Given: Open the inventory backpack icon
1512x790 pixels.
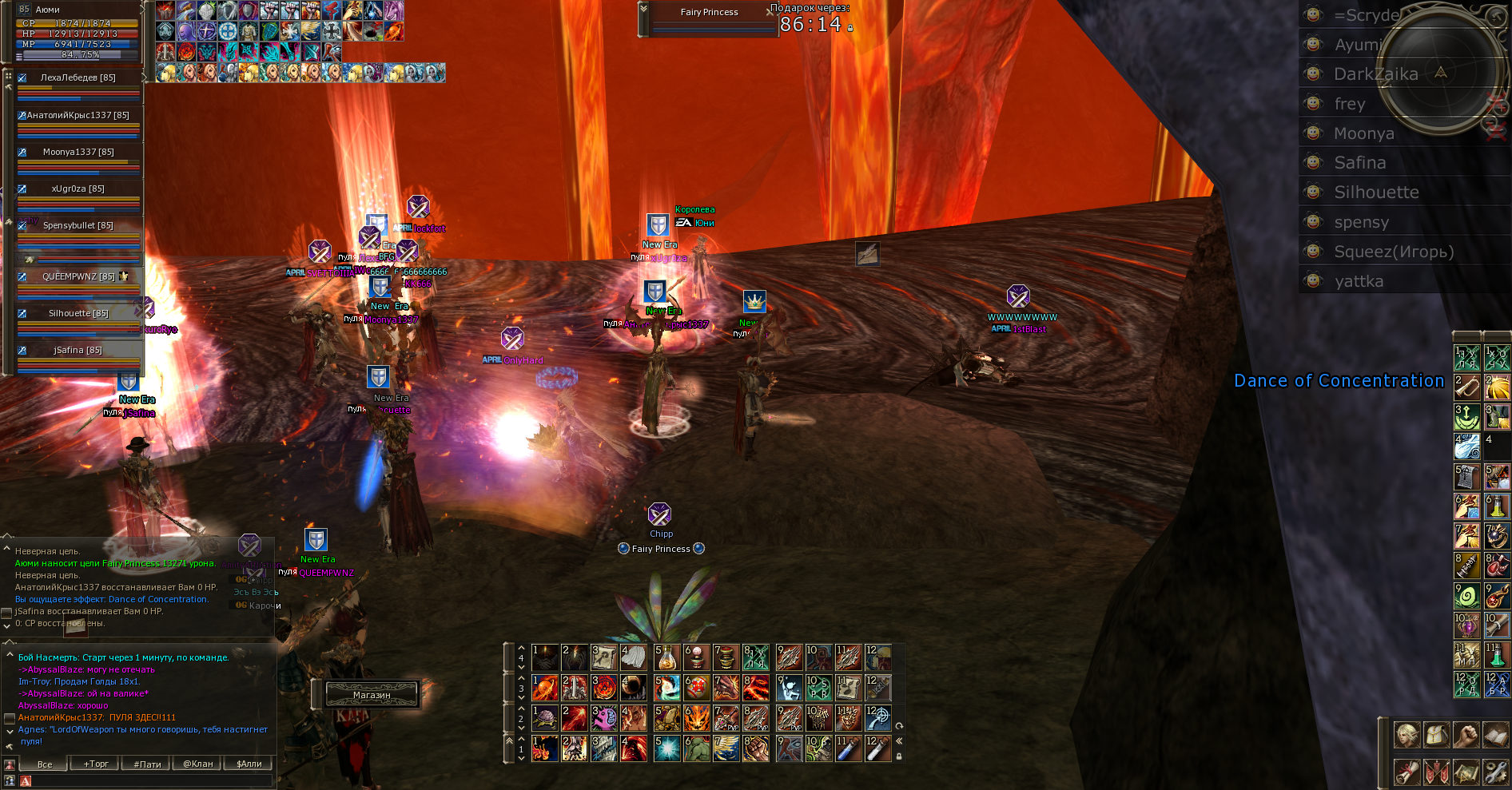Looking at the screenshot, I should click(x=1436, y=734).
